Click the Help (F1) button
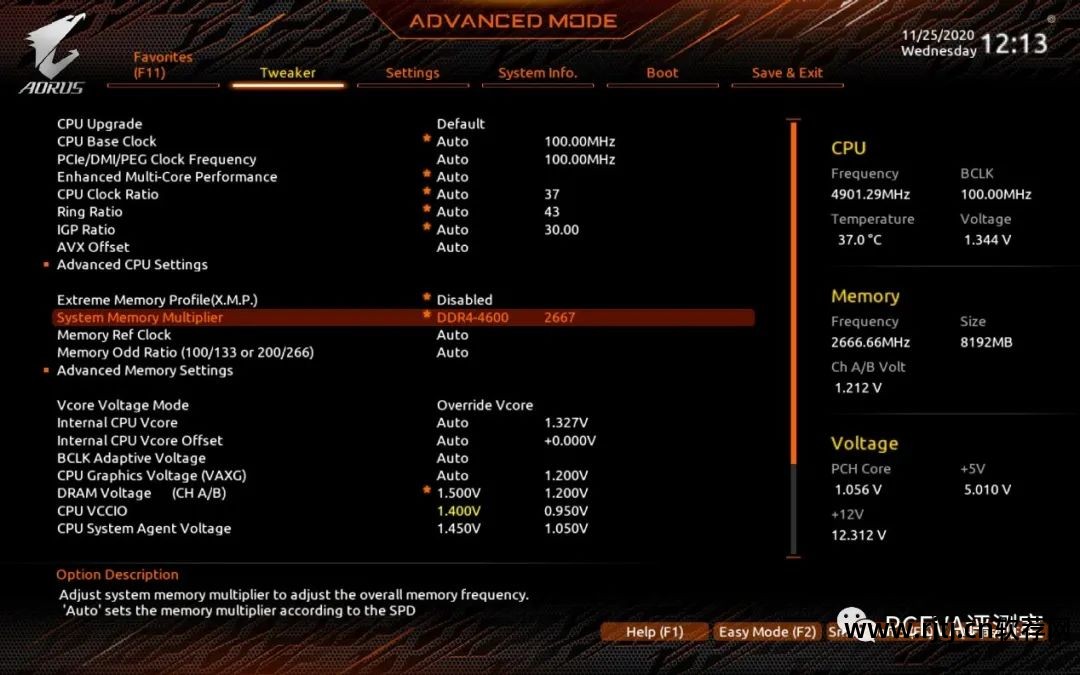 (654, 632)
